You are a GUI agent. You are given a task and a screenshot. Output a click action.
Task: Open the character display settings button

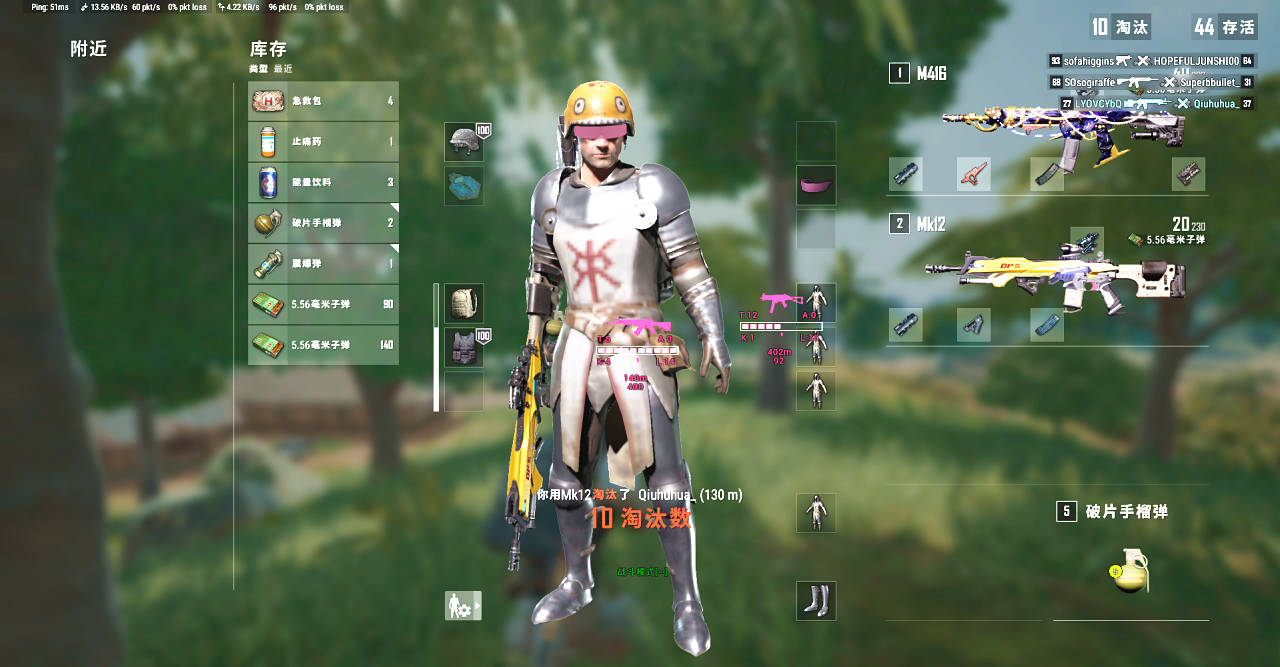pos(463,605)
